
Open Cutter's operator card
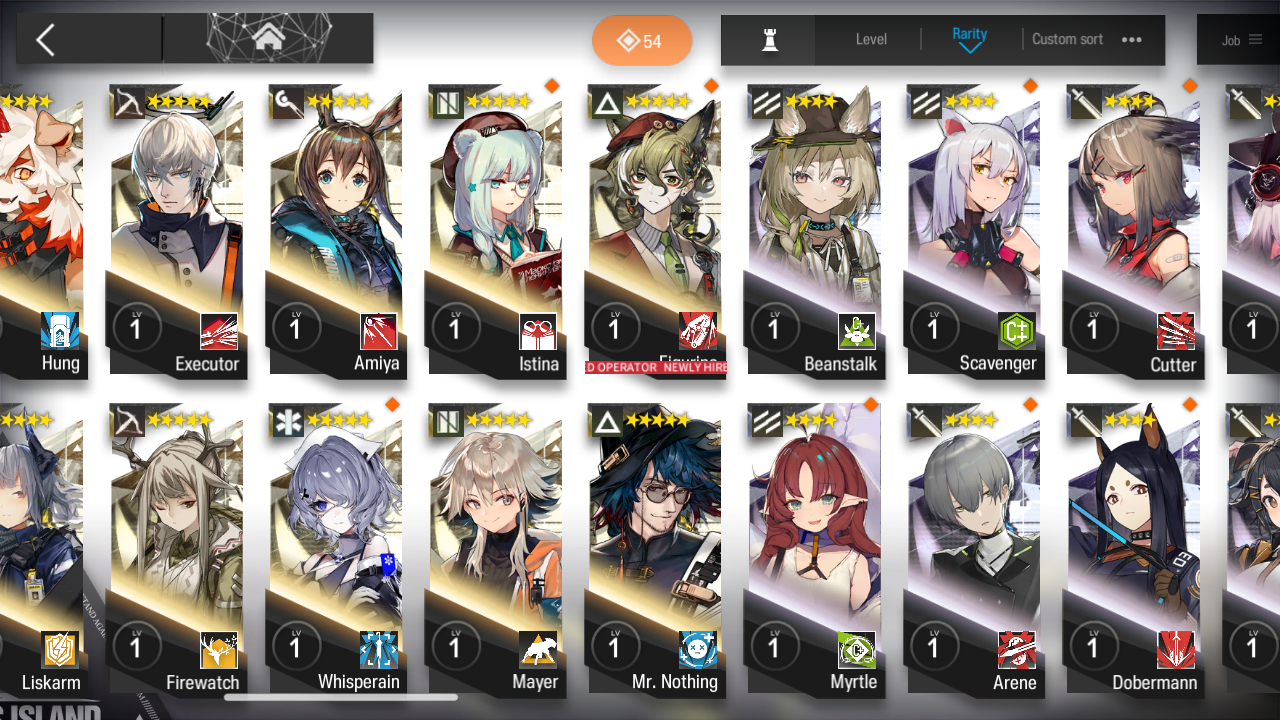pyautogui.click(x=1134, y=230)
